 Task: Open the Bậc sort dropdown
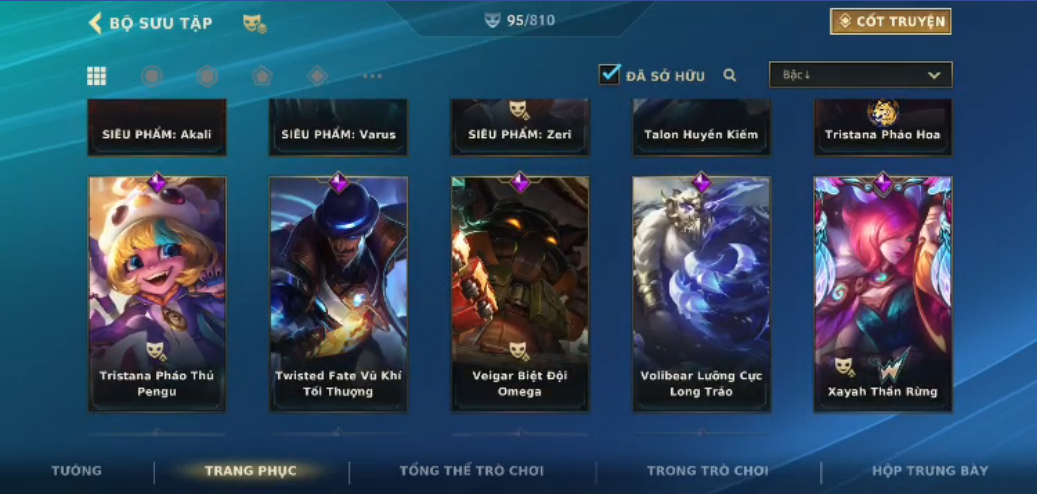[x=860, y=75]
